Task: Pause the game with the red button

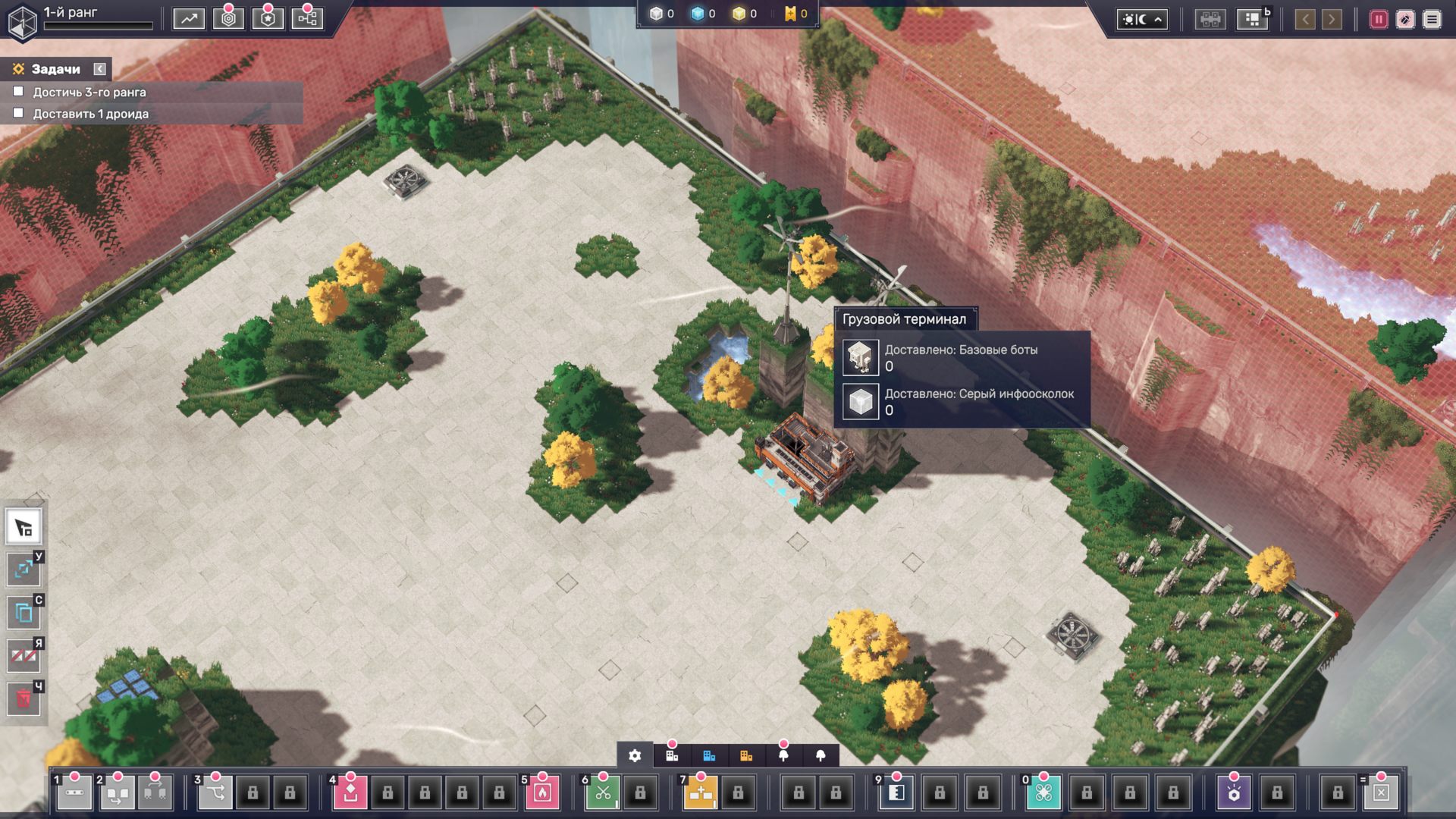Action: pyautogui.click(x=1378, y=20)
